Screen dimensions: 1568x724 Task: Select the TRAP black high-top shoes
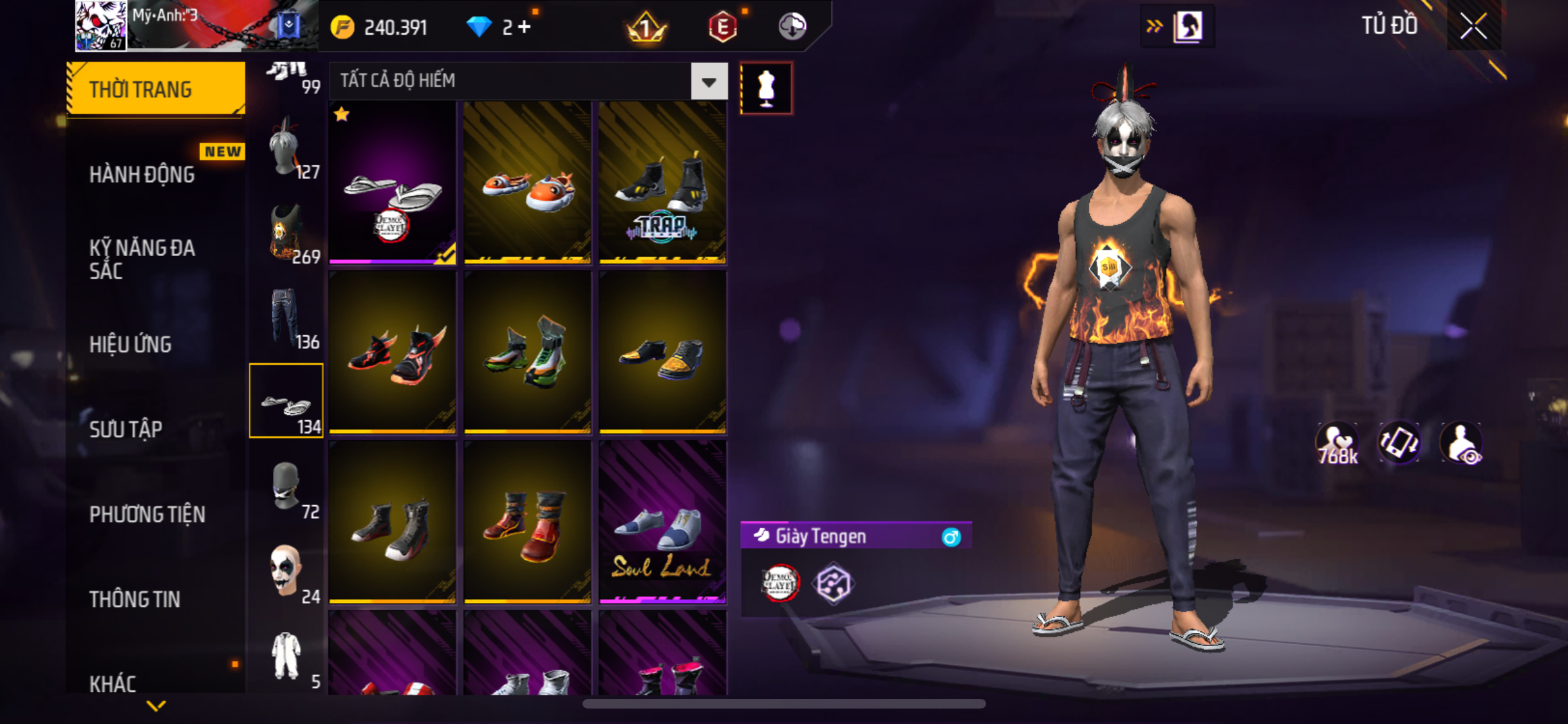662,183
